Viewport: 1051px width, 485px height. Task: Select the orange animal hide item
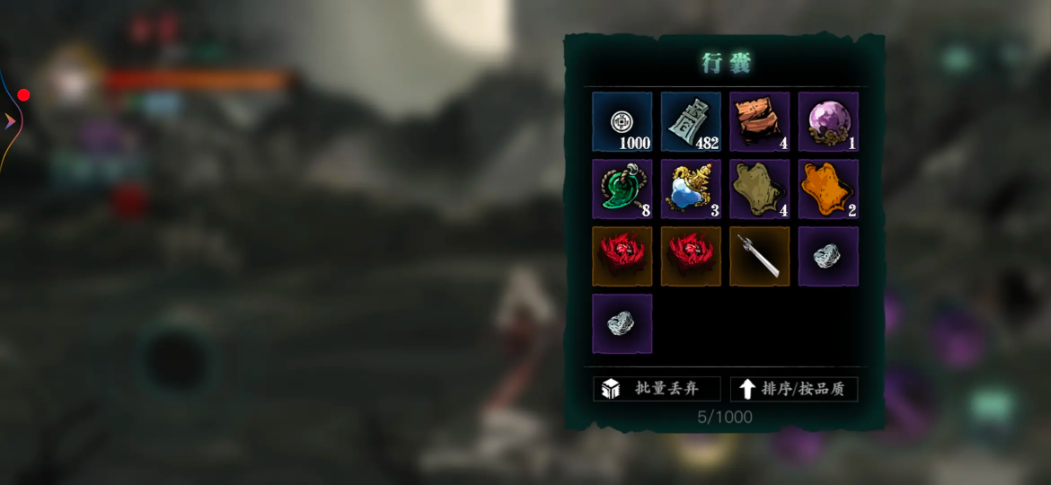pos(828,189)
